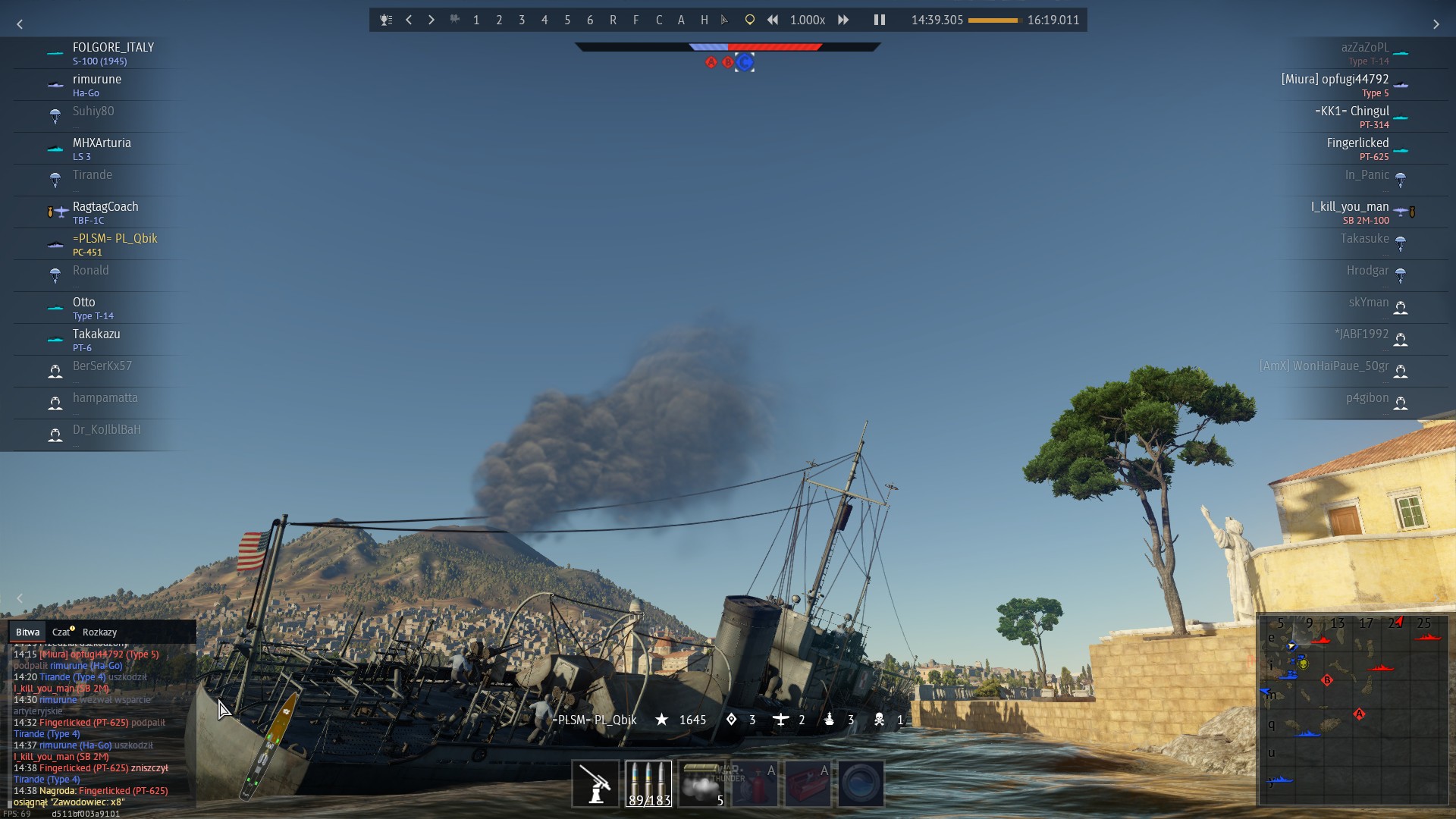Select the anti-aircraft gun weapon slot
The image size is (1456, 819).
click(595, 784)
